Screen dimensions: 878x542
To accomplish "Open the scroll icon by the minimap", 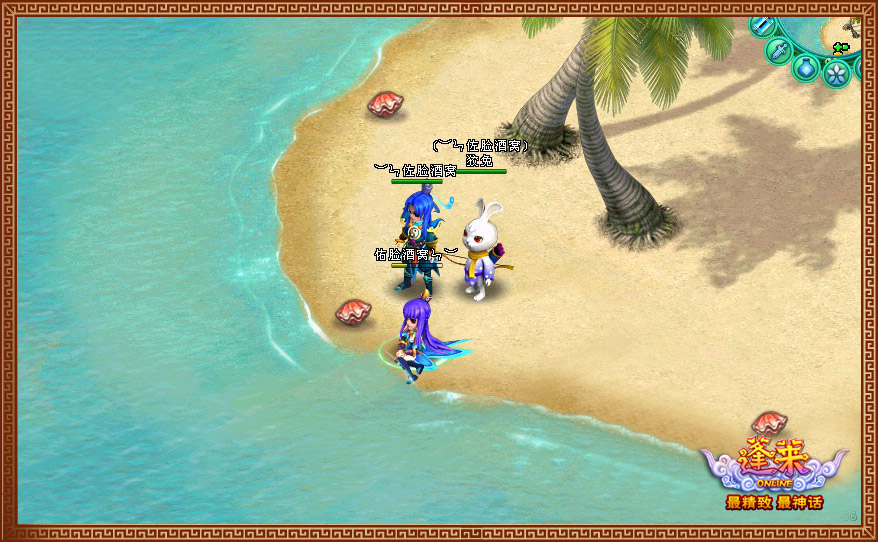I will point(761,25).
